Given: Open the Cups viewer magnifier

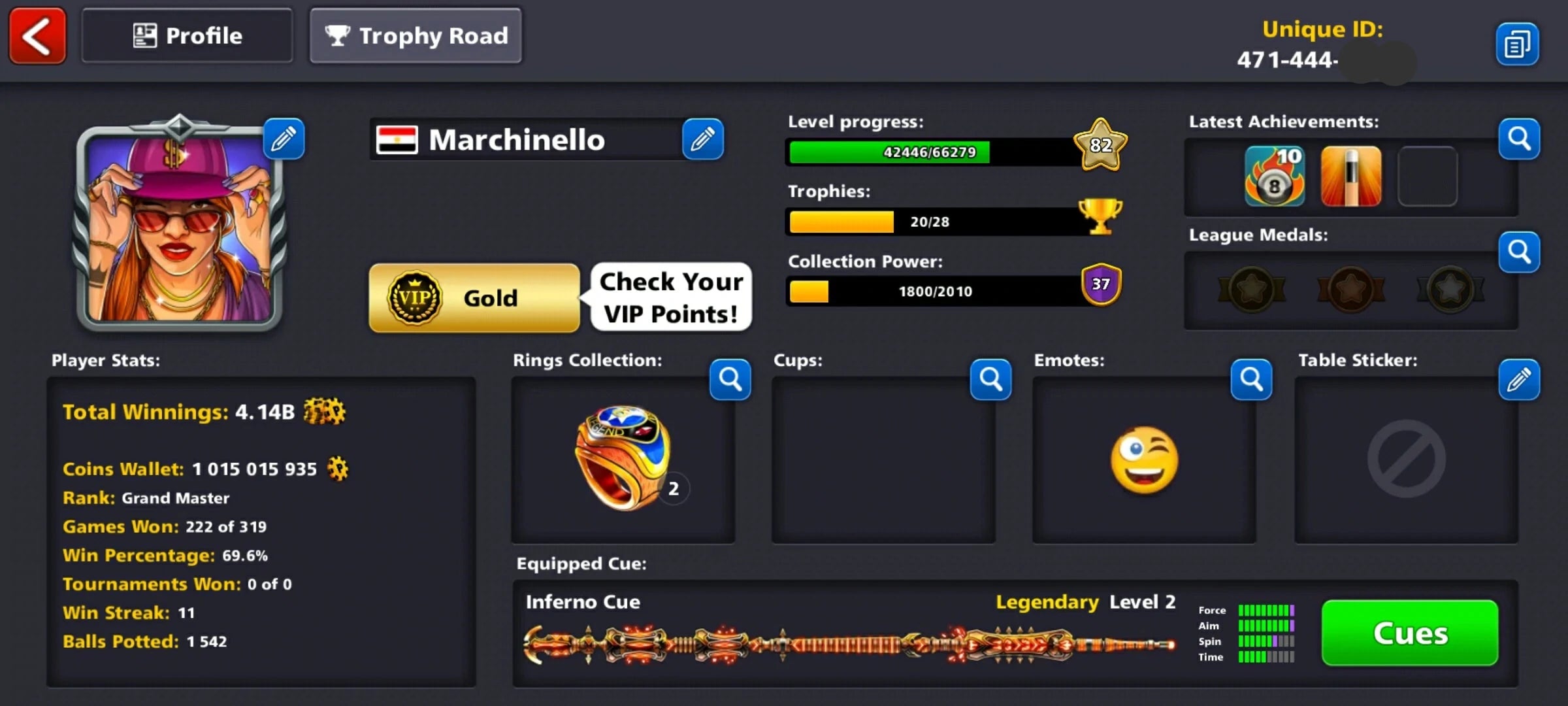Looking at the screenshot, I should pyautogui.click(x=990, y=379).
